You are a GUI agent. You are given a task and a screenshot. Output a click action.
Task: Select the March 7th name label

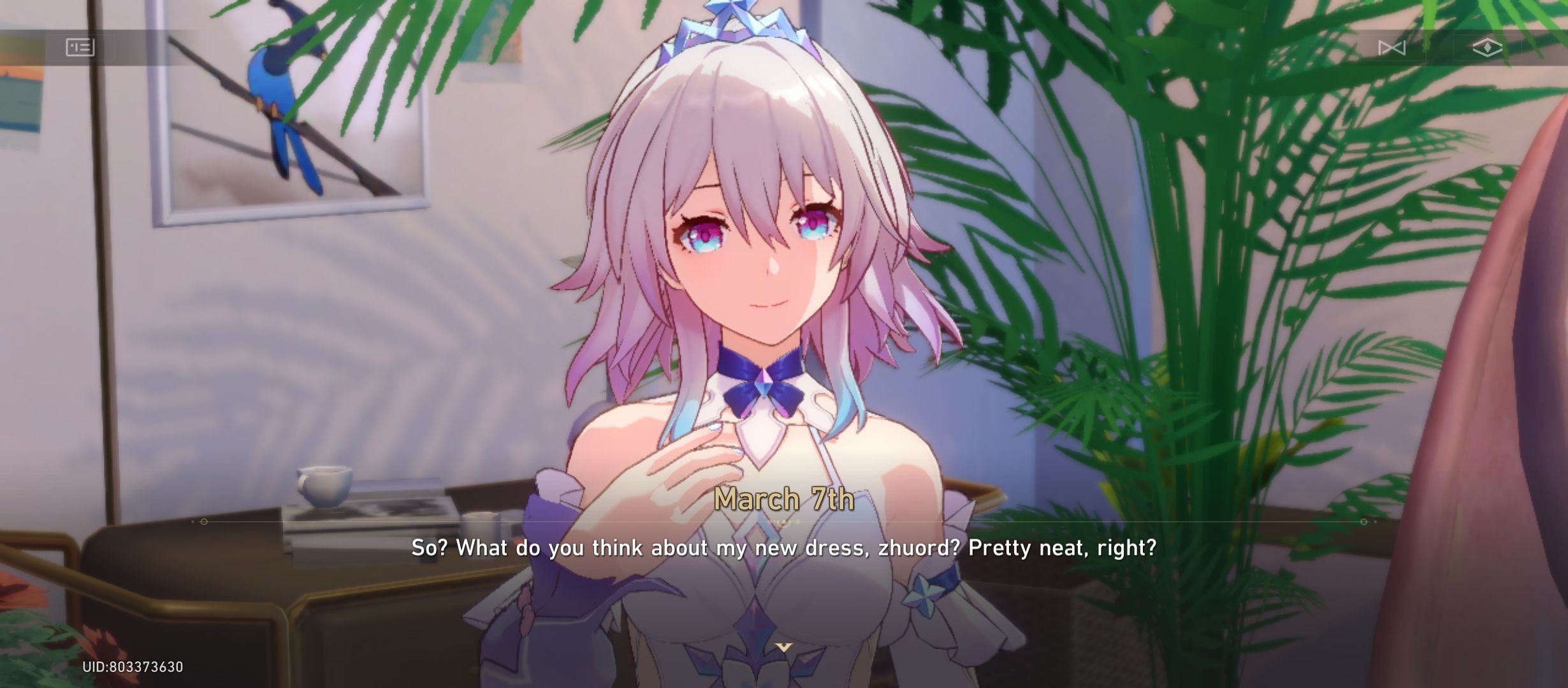pyautogui.click(x=786, y=501)
